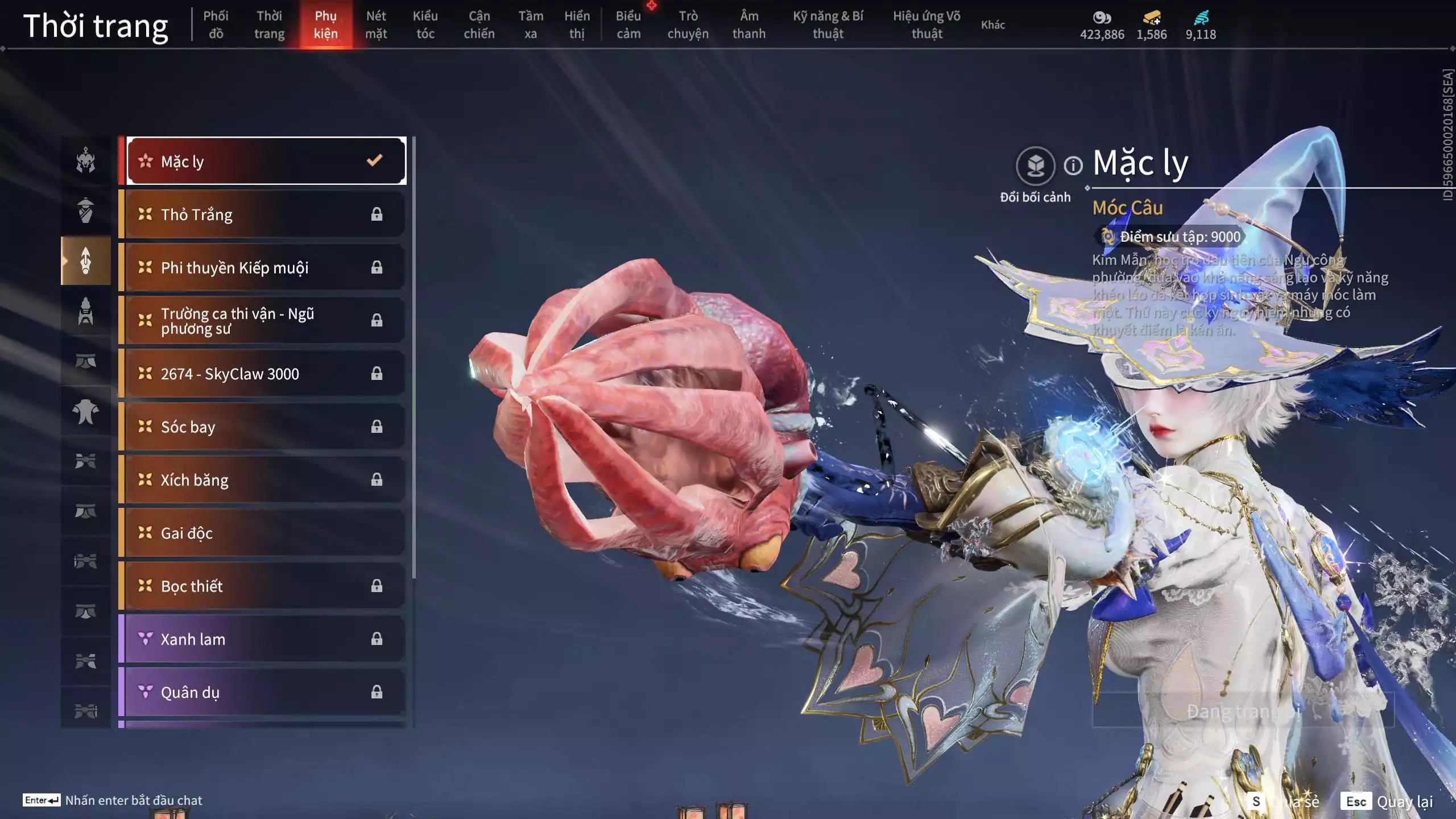Open the Thời trang tab
Image resolution: width=1456 pixels, height=819 pixels.
[x=269, y=25]
